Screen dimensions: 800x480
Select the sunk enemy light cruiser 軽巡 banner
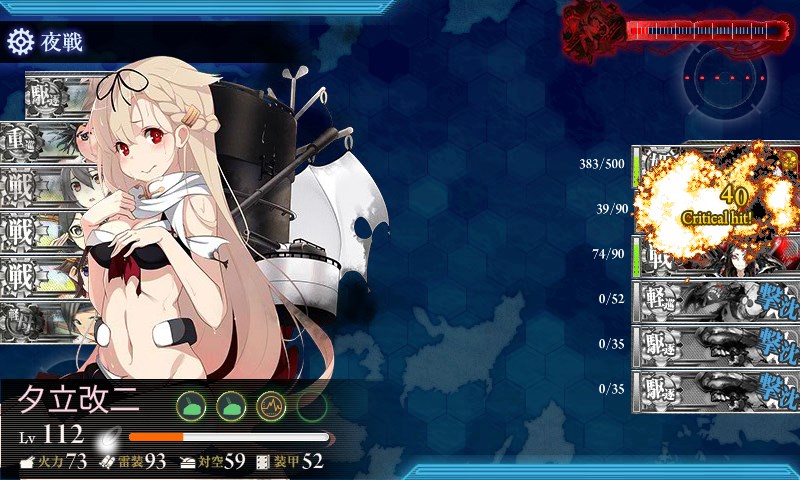point(715,299)
